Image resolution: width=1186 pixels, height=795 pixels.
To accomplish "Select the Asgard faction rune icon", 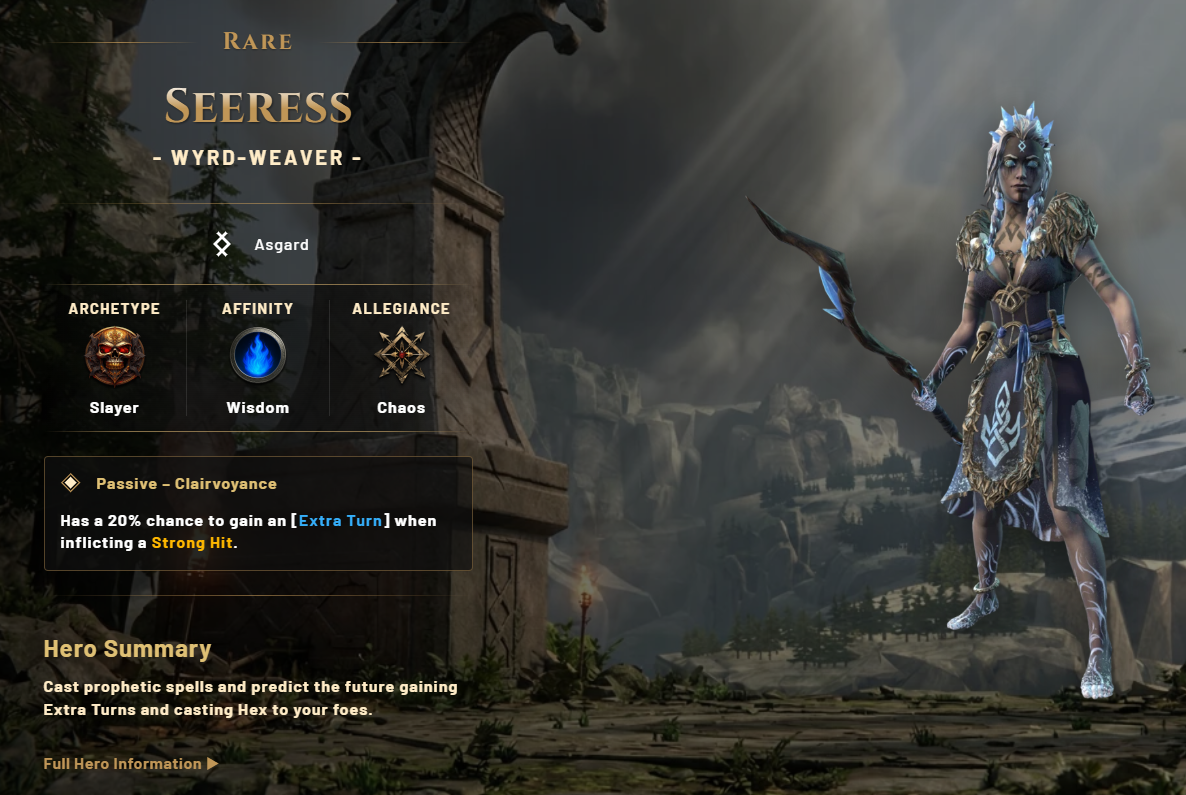I will [x=222, y=244].
